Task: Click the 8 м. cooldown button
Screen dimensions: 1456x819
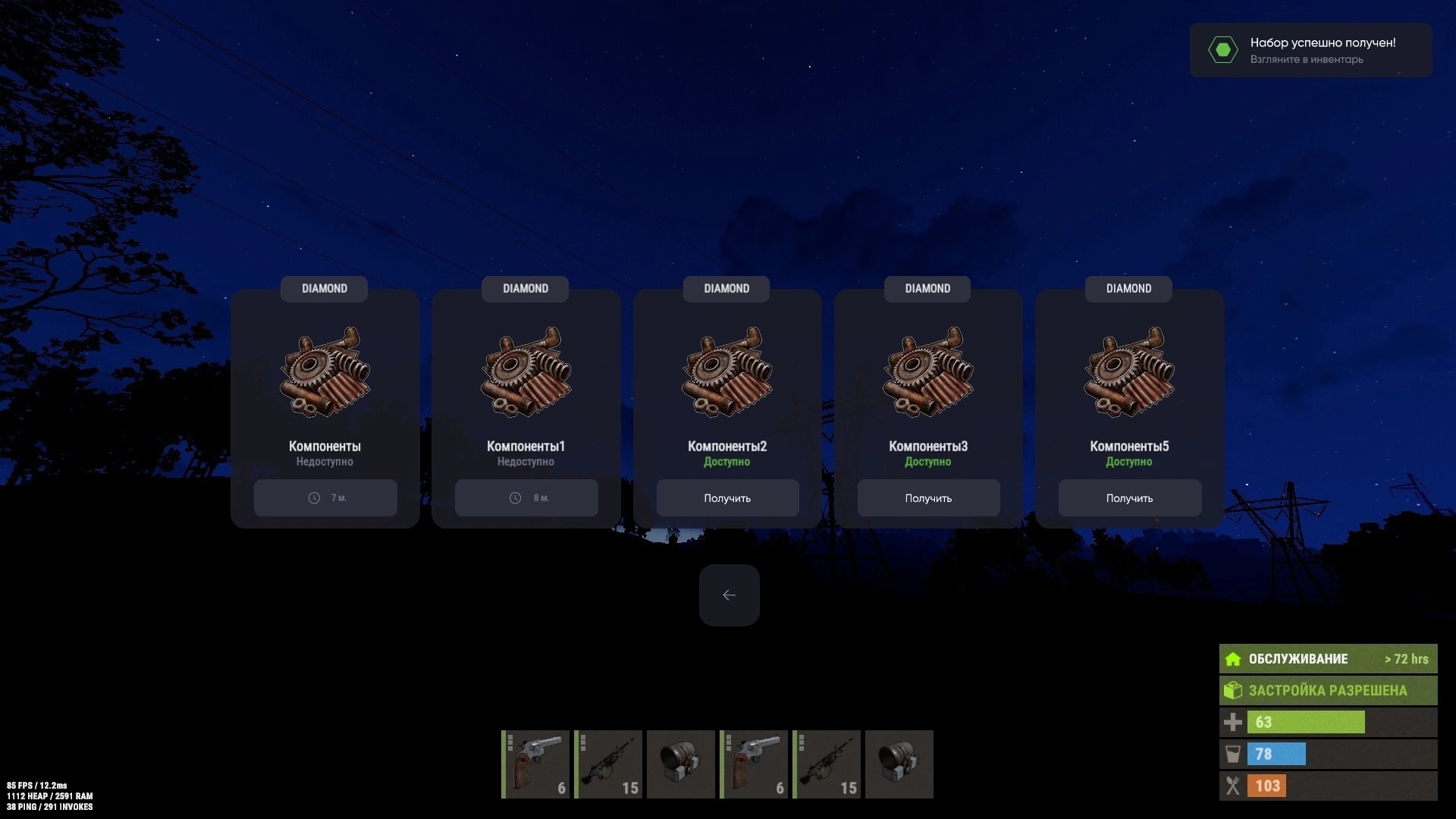Action: coord(526,498)
